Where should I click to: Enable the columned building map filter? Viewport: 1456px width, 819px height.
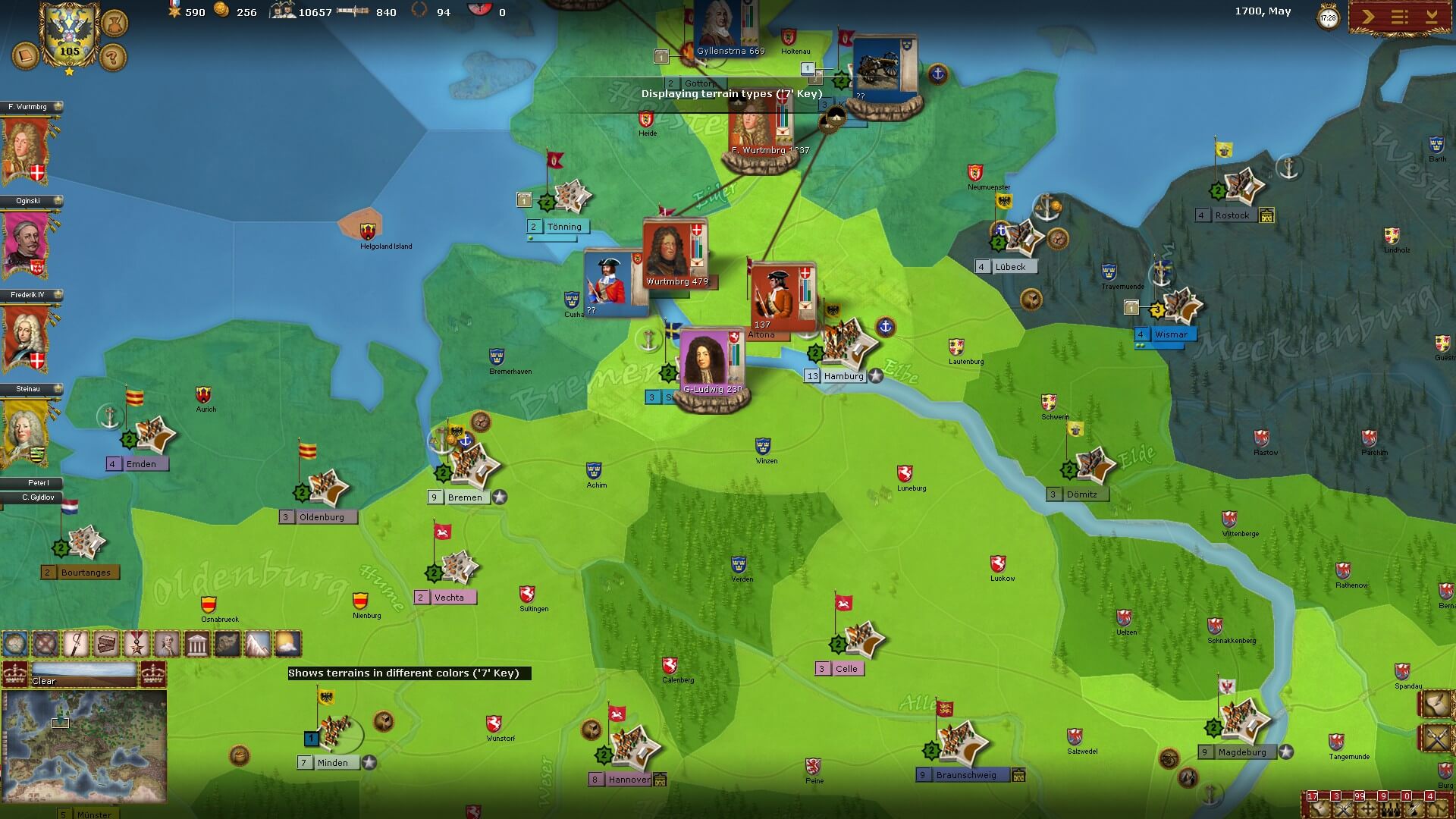coord(197,644)
